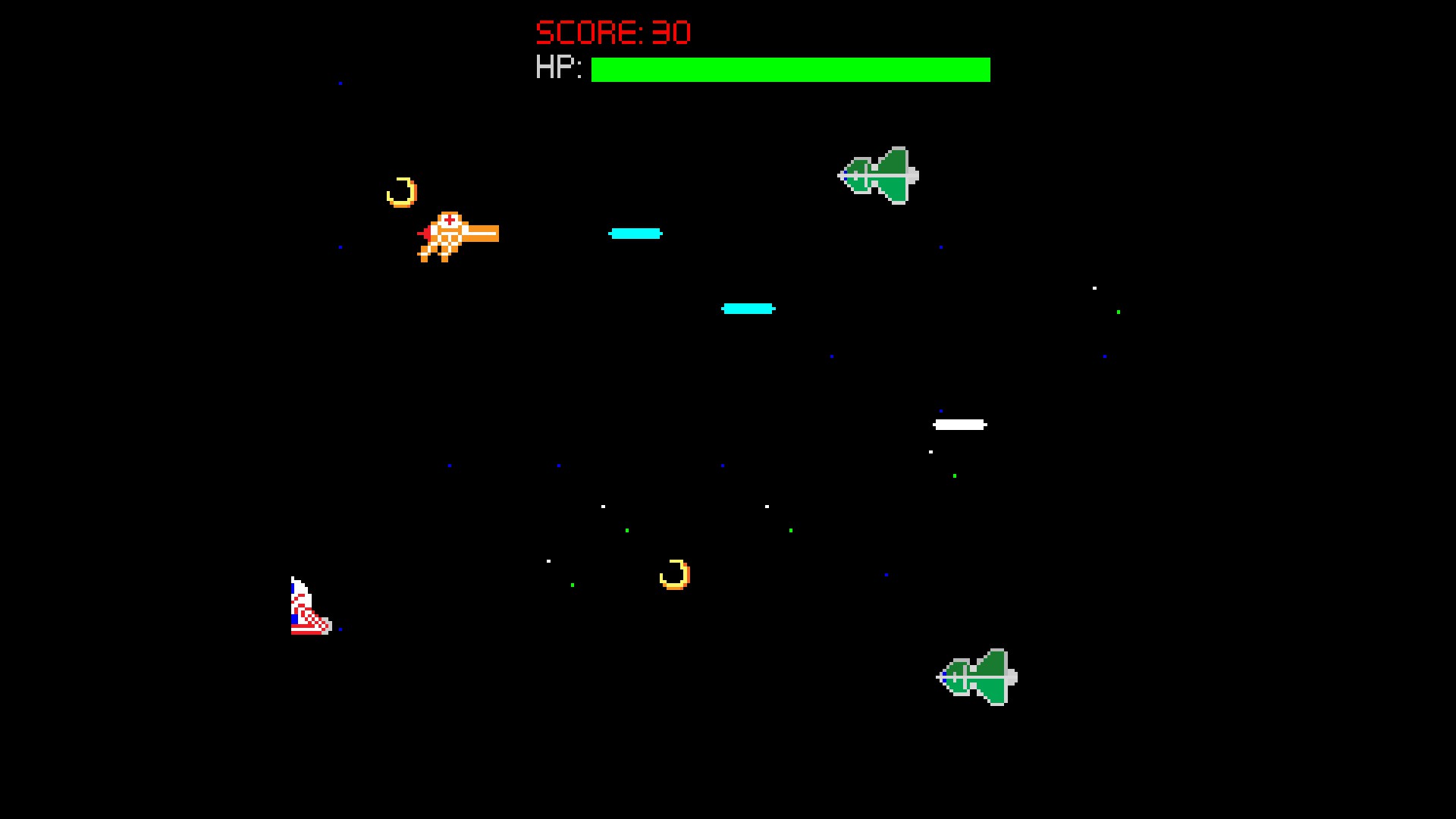Click the white projectile on the right side

coord(960,425)
